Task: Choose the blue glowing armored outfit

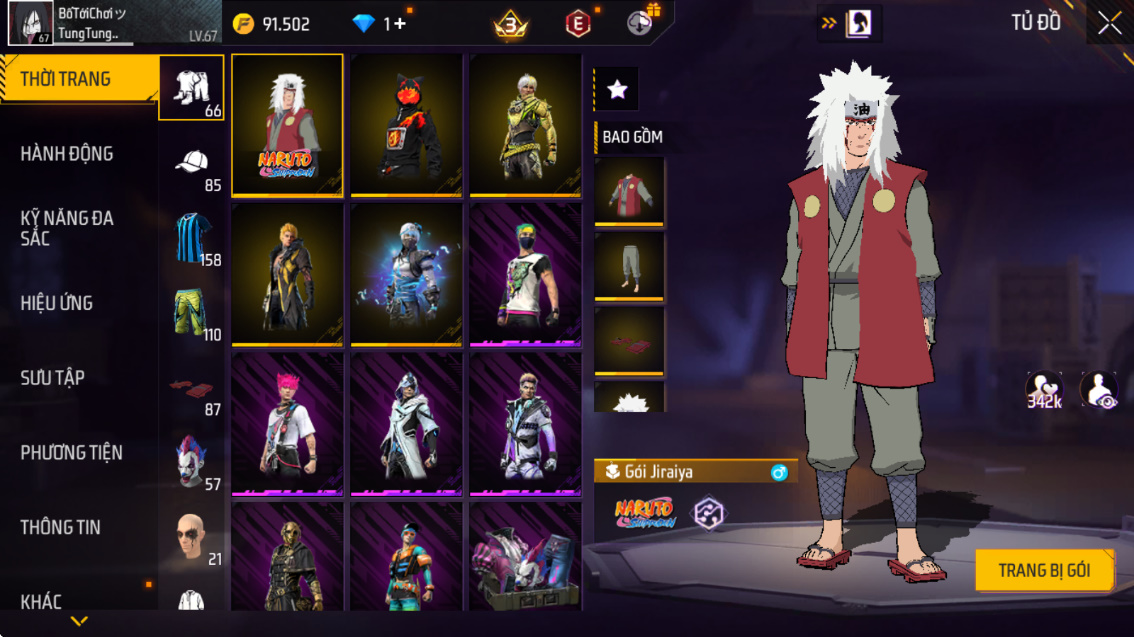Action: click(406, 274)
